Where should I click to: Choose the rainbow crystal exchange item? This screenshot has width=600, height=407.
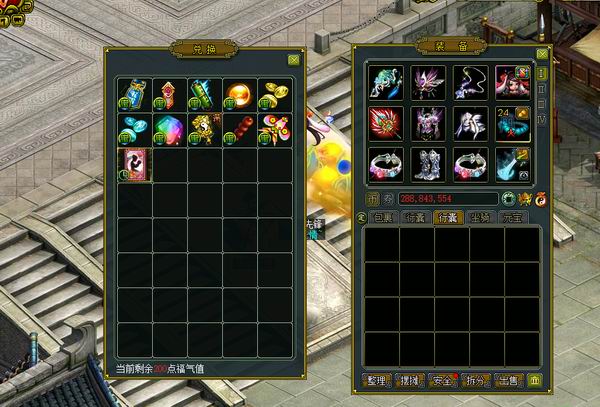click(x=168, y=129)
